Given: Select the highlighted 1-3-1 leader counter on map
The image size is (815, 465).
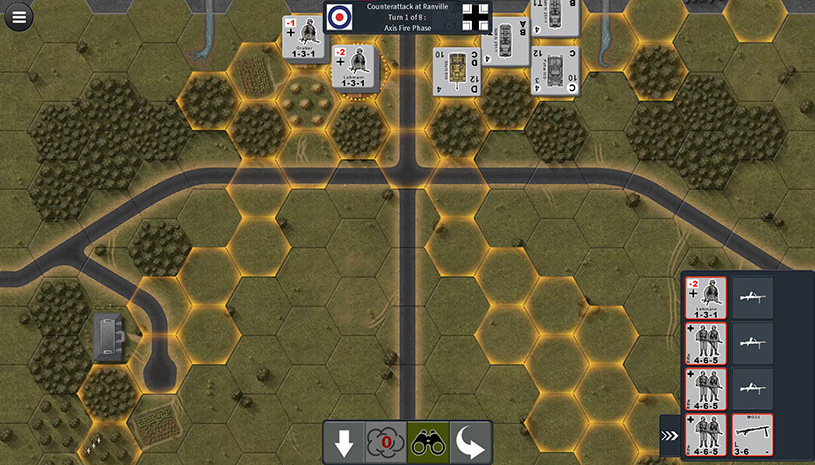Looking at the screenshot, I should pos(356,68).
